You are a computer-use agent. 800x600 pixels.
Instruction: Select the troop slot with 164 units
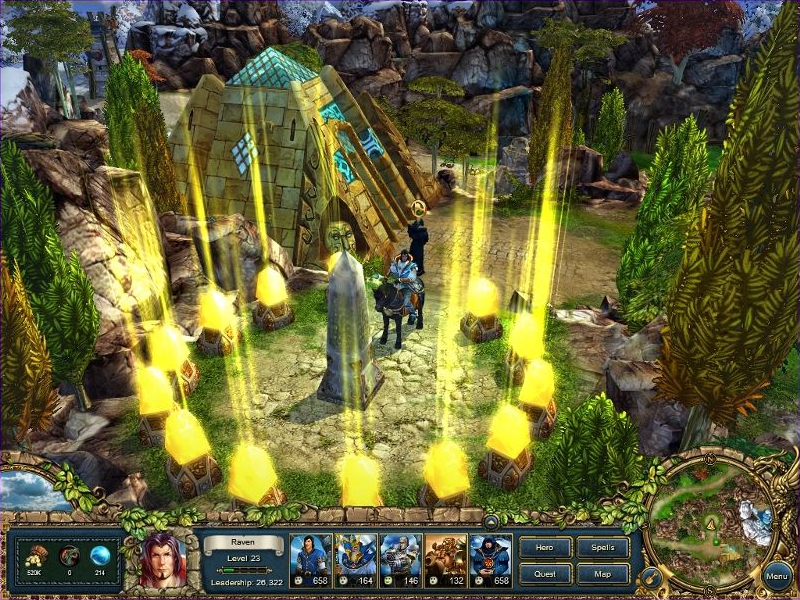pos(354,559)
